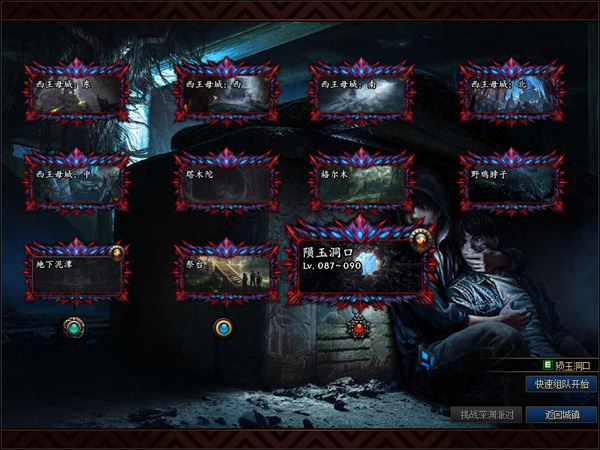Image resolution: width=600 pixels, height=450 pixels.
Task: Click the red gem under 陨玉洞口
Action: (358, 326)
